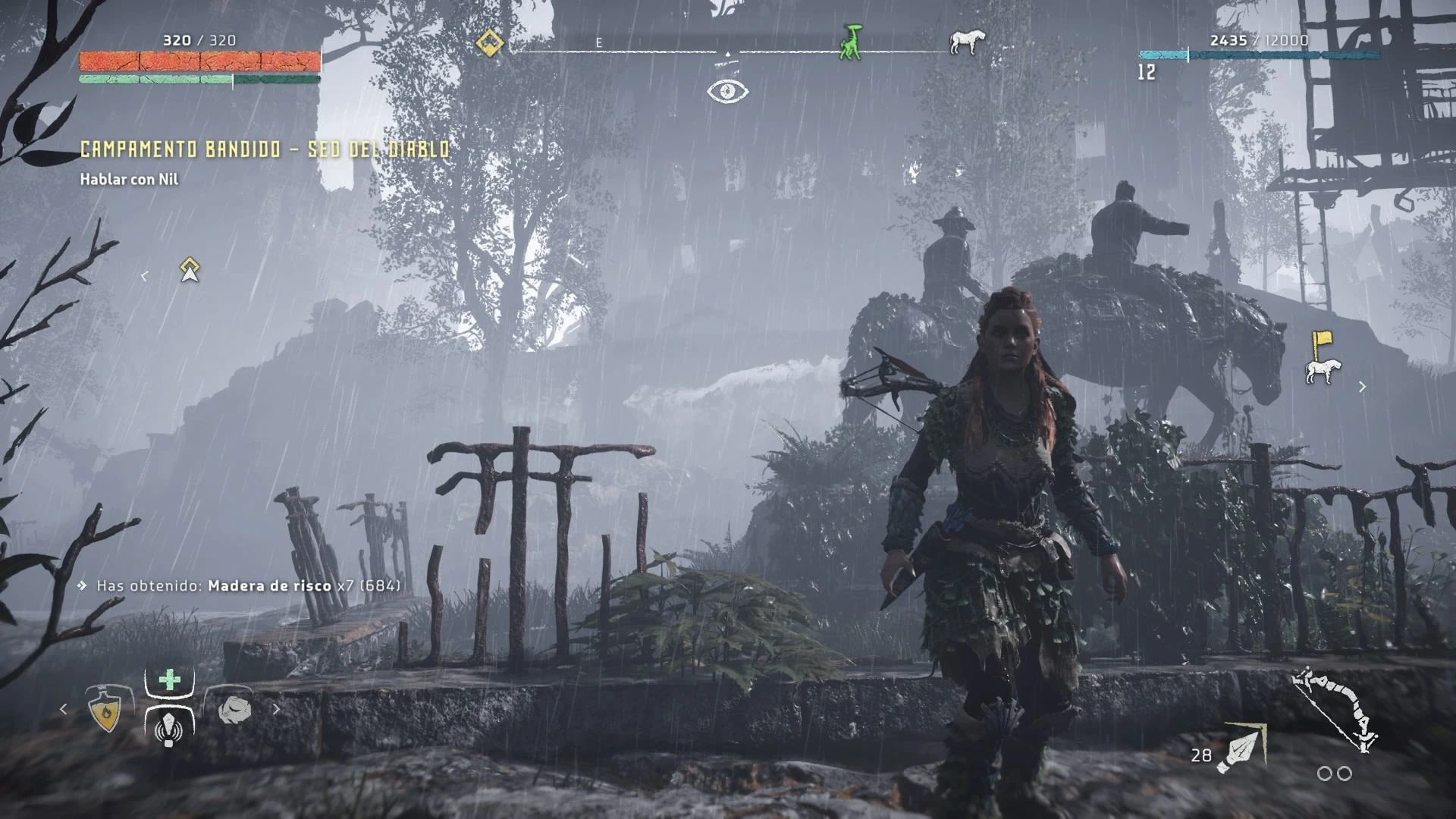Open the Campamento Bandido quest tracker
The height and width of the screenshot is (819, 1456).
265,149
